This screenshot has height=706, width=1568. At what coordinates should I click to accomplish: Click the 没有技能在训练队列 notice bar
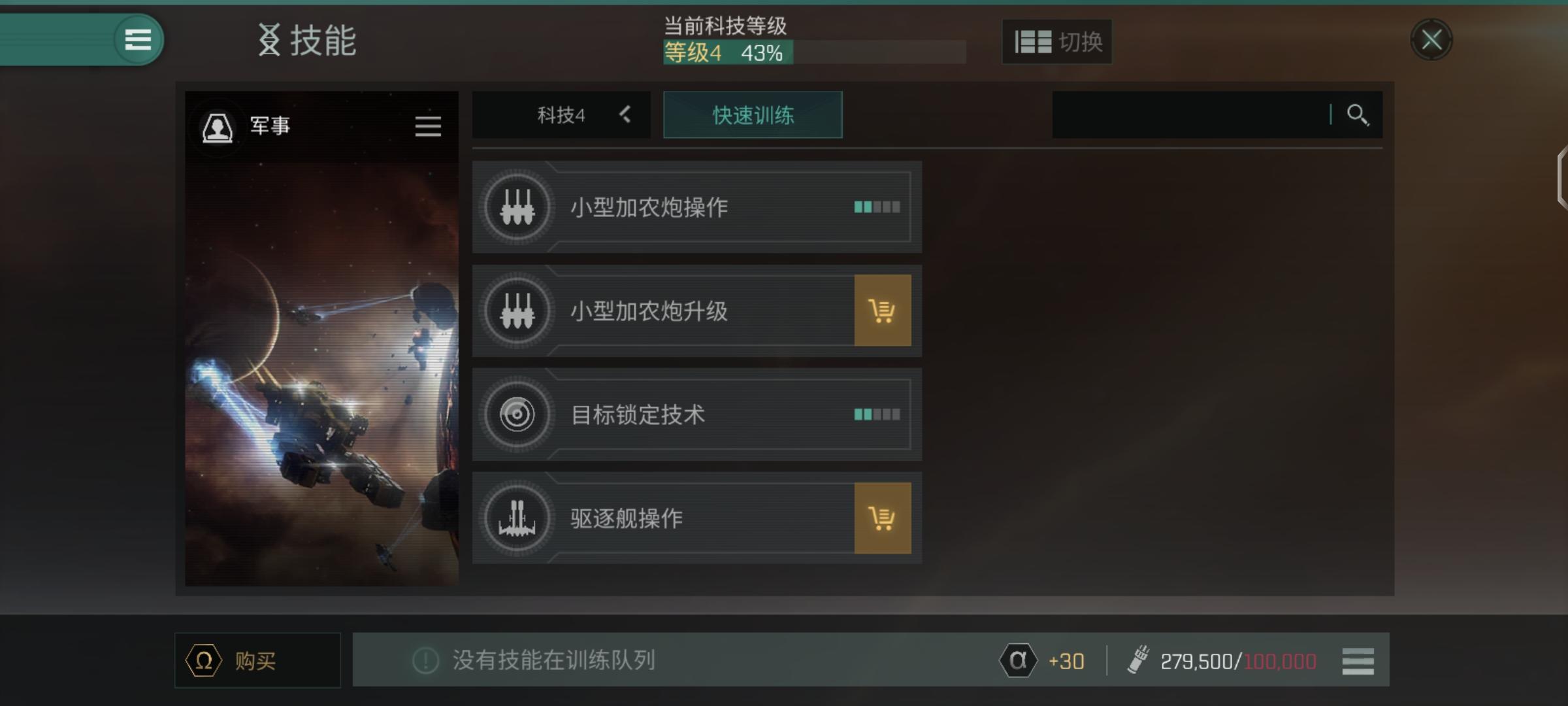coord(575,660)
